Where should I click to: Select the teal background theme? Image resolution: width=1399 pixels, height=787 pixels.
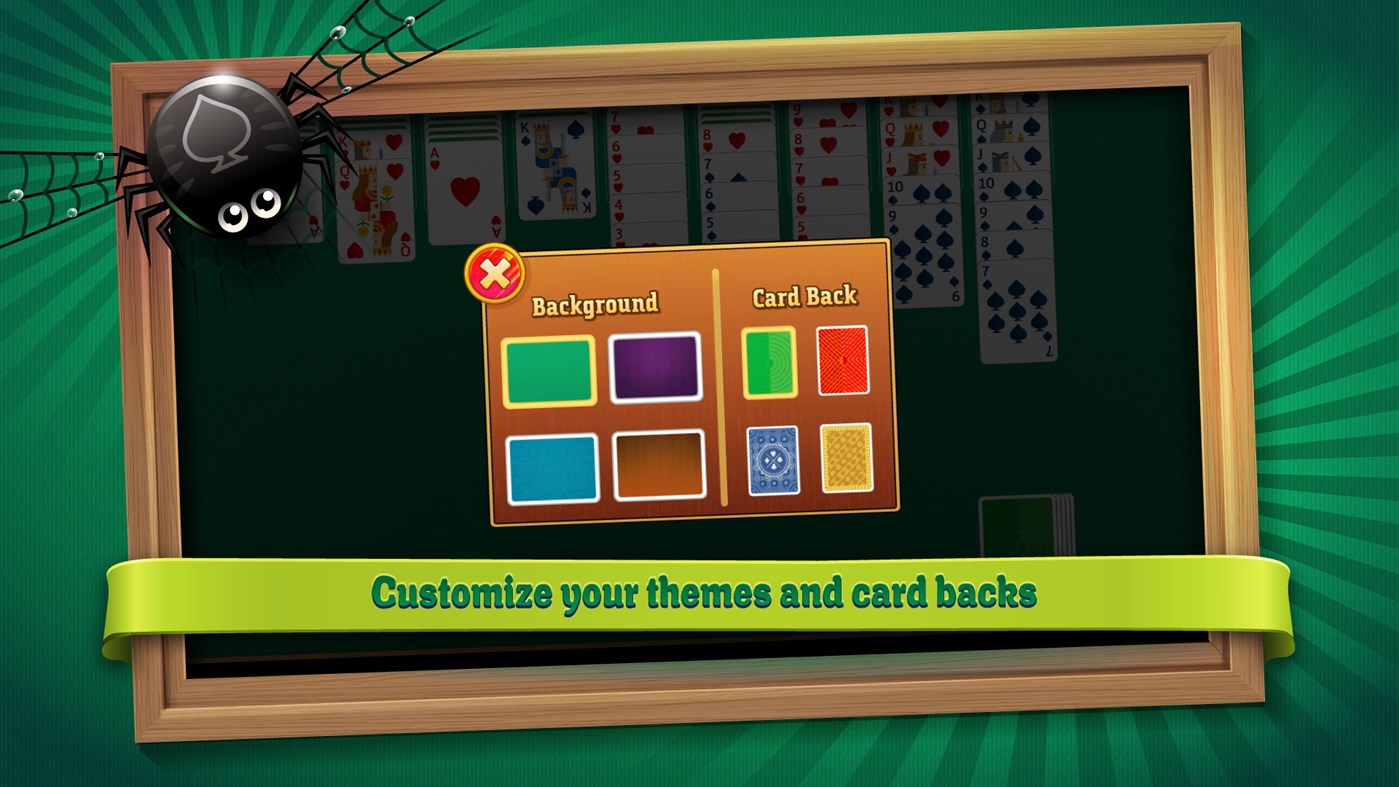tap(551, 466)
